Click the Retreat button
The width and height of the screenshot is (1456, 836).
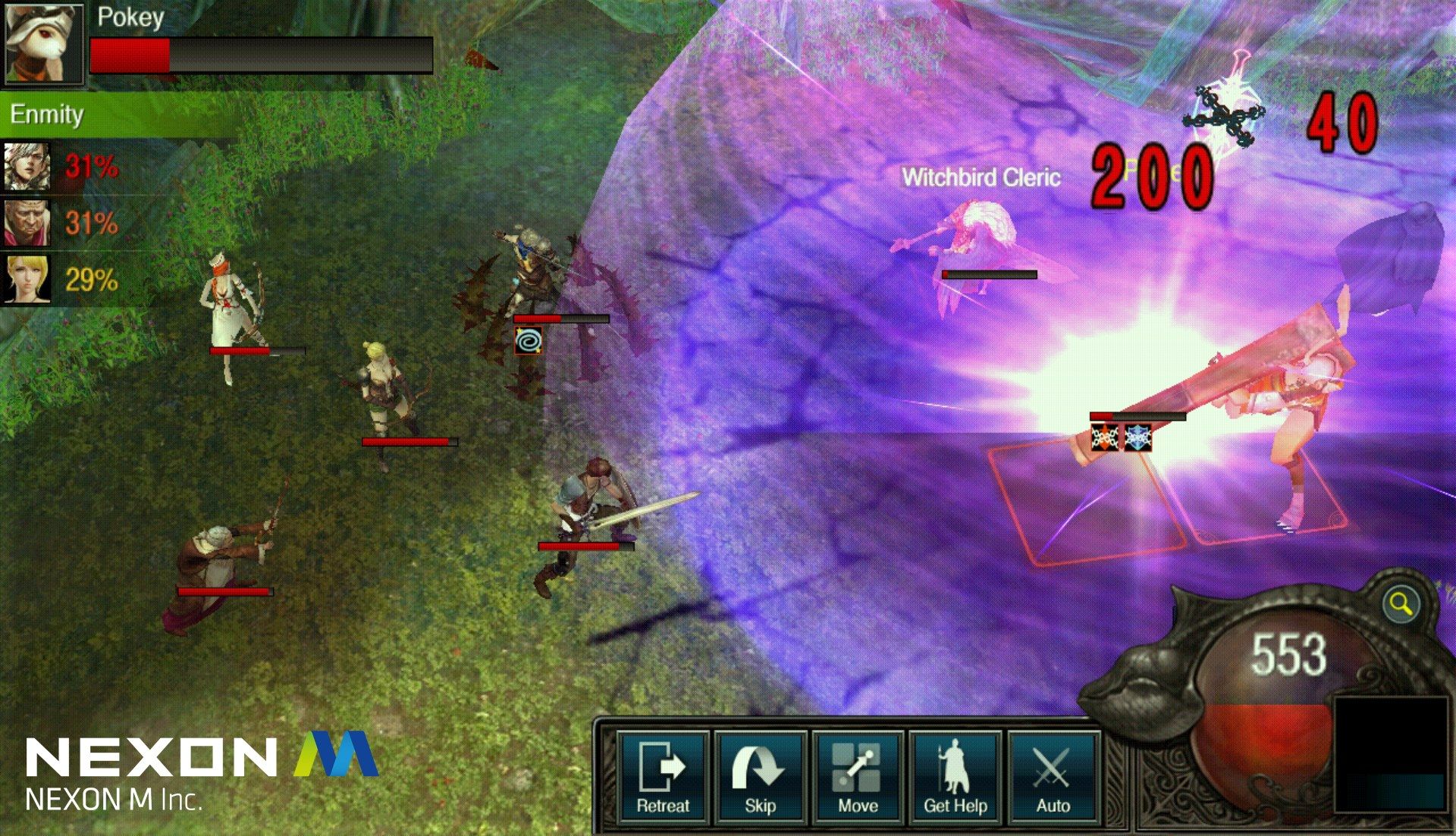pyautogui.click(x=663, y=777)
